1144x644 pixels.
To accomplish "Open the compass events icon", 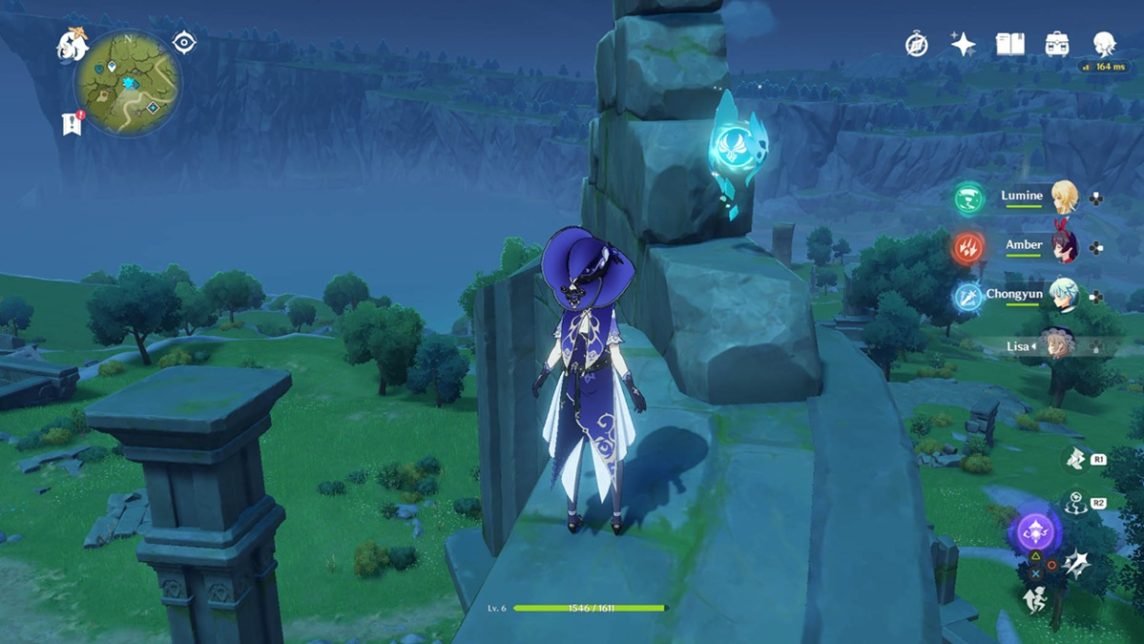I will pos(916,44).
